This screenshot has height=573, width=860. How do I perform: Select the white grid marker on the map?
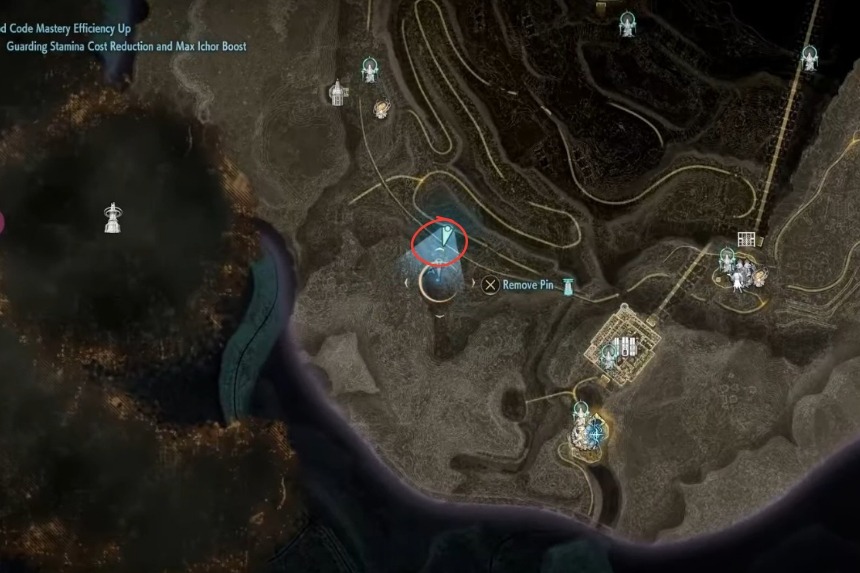(745, 239)
